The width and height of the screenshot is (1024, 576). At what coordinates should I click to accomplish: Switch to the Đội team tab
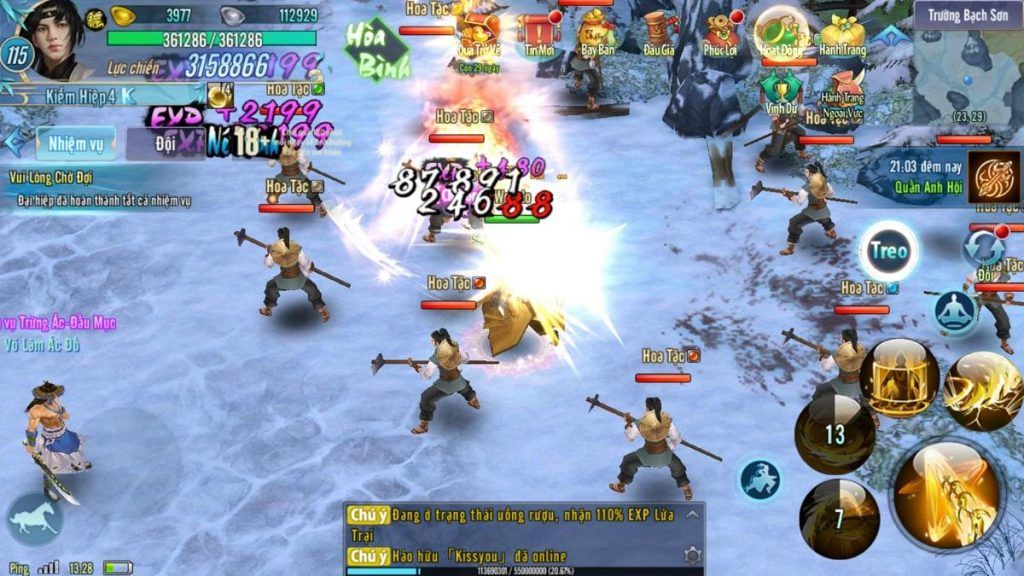click(160, 144)
